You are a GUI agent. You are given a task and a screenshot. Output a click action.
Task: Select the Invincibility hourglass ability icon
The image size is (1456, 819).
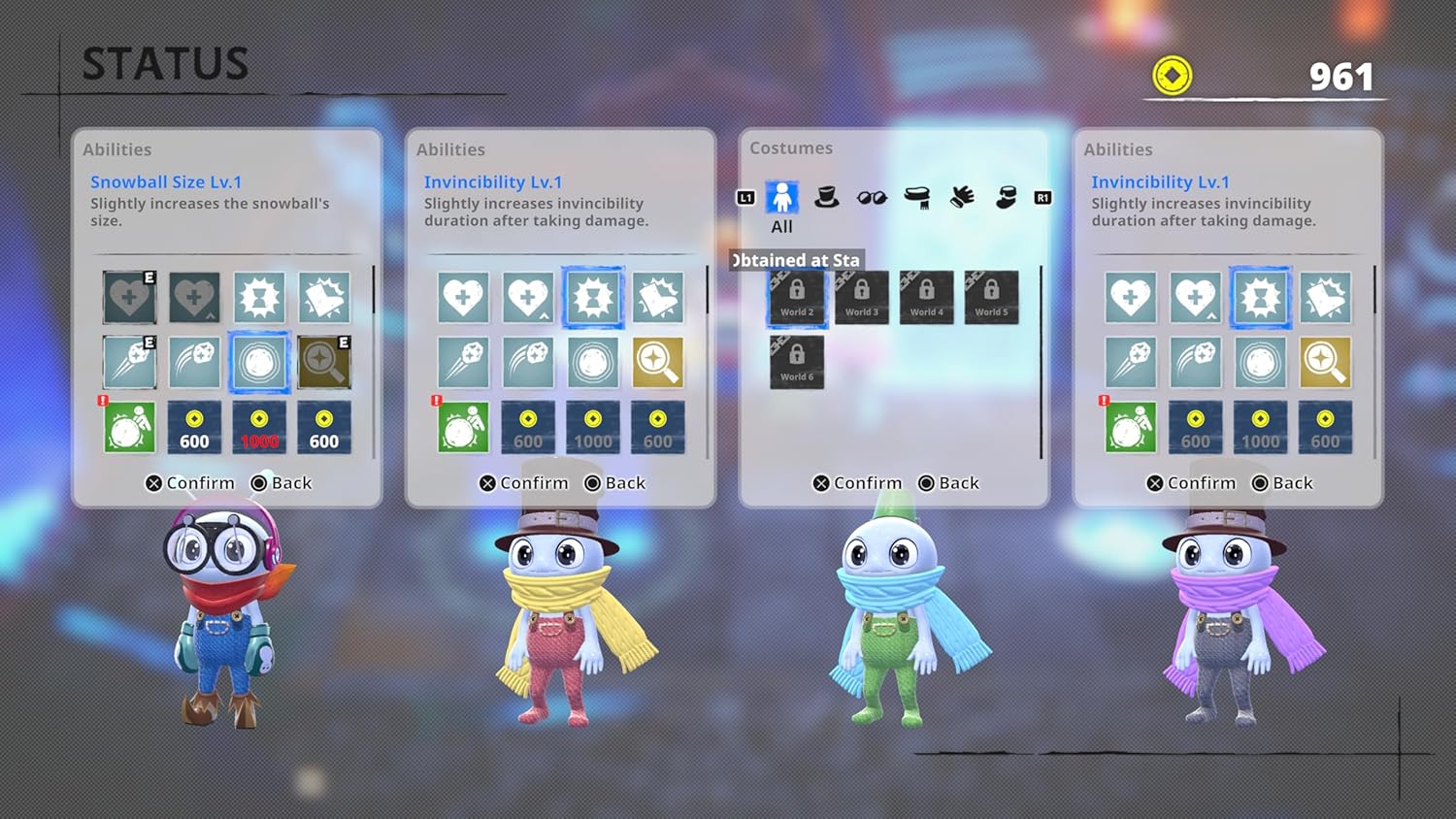click(594, 298)
